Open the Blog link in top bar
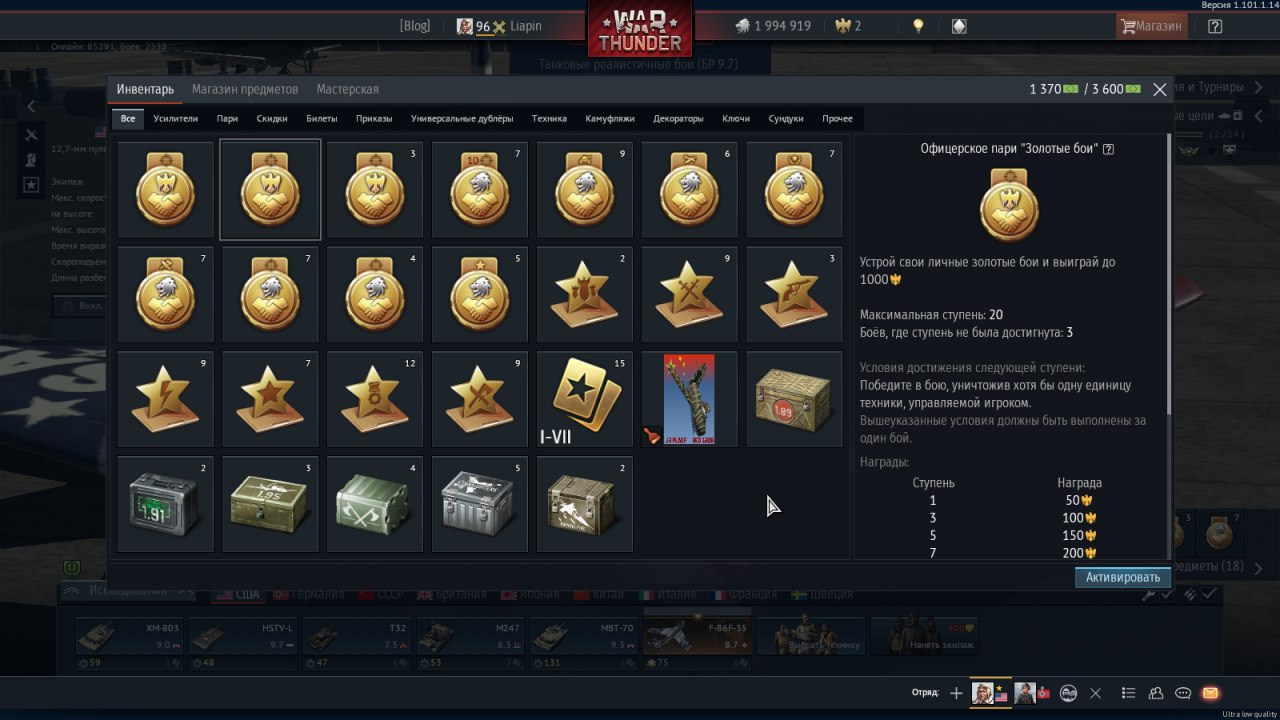This screenshot has width=1280, height=720. pos(414,26)
